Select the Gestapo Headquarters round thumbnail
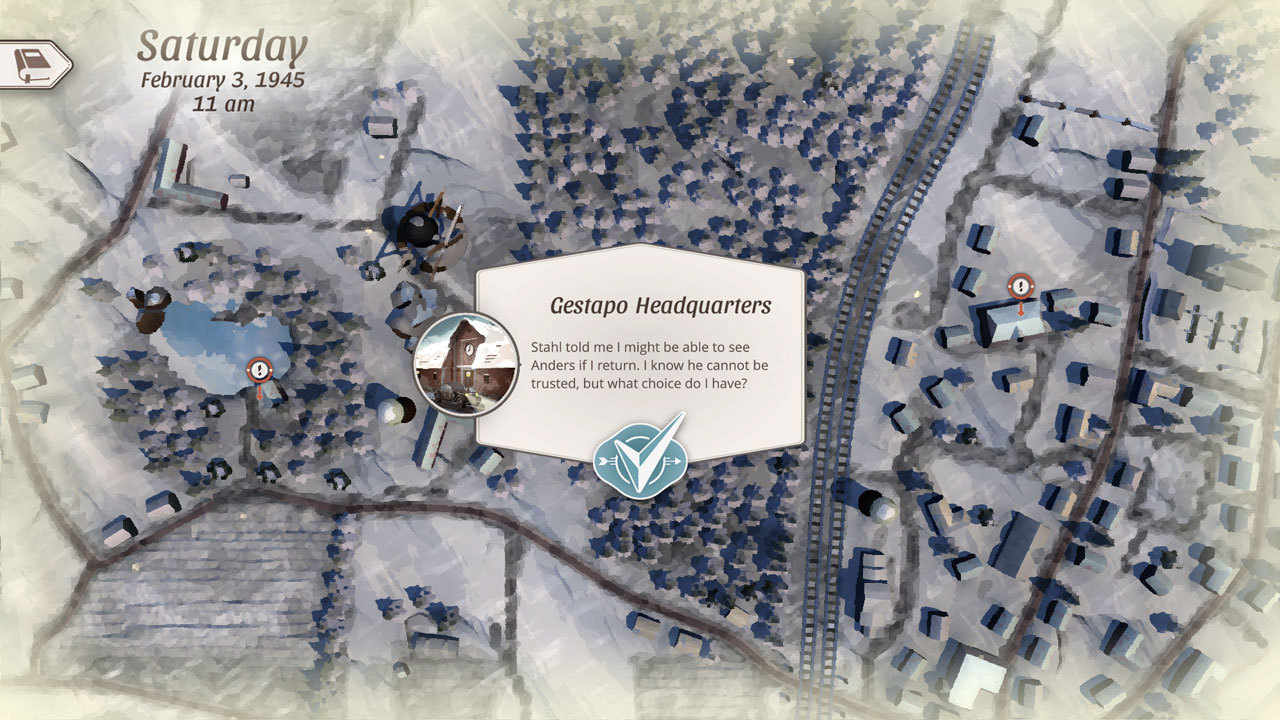The width and height of the screenshot is (1280, 720). (x=465, y=361)
